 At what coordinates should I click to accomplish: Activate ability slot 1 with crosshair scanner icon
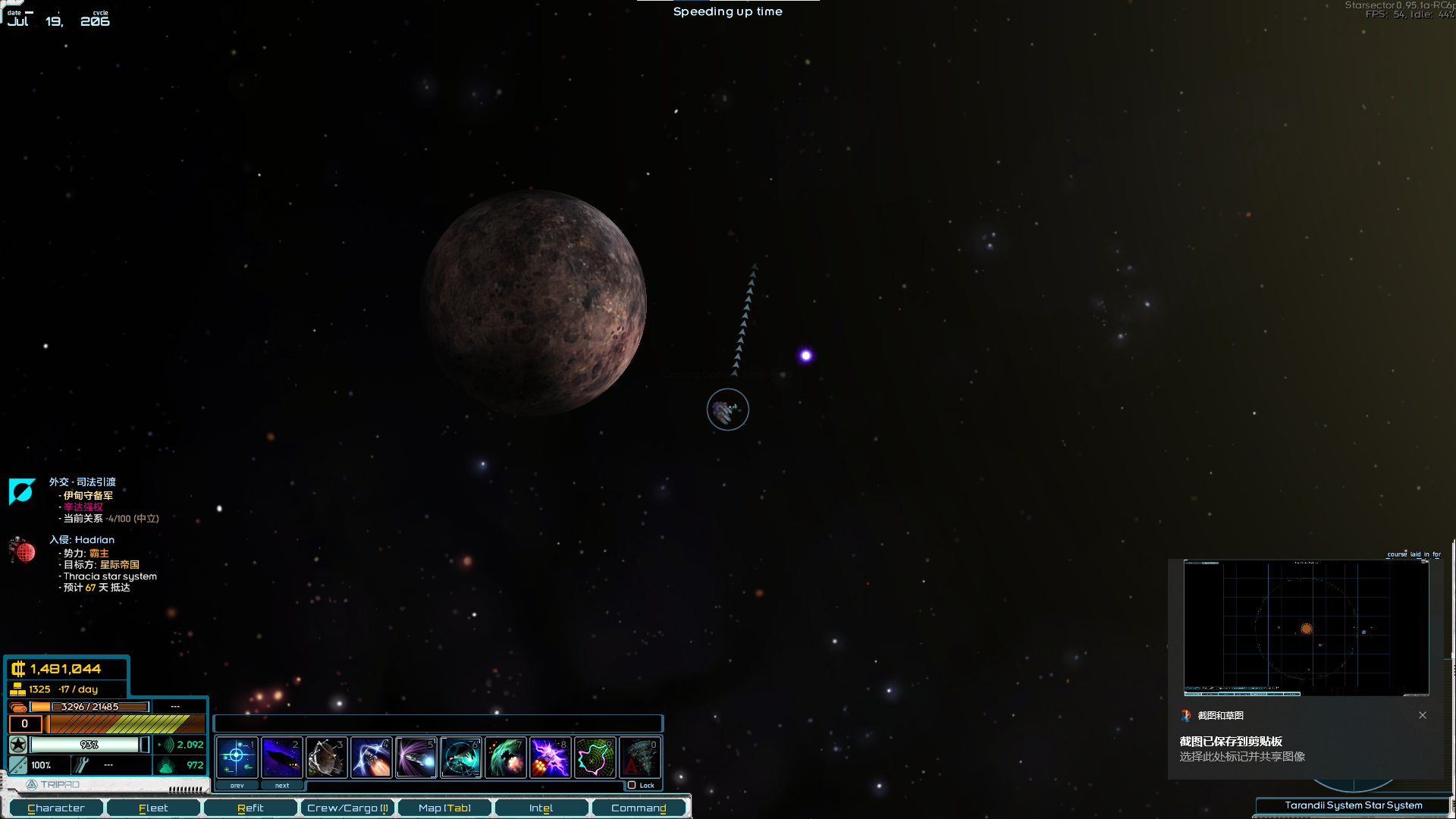tap(237, 757)
